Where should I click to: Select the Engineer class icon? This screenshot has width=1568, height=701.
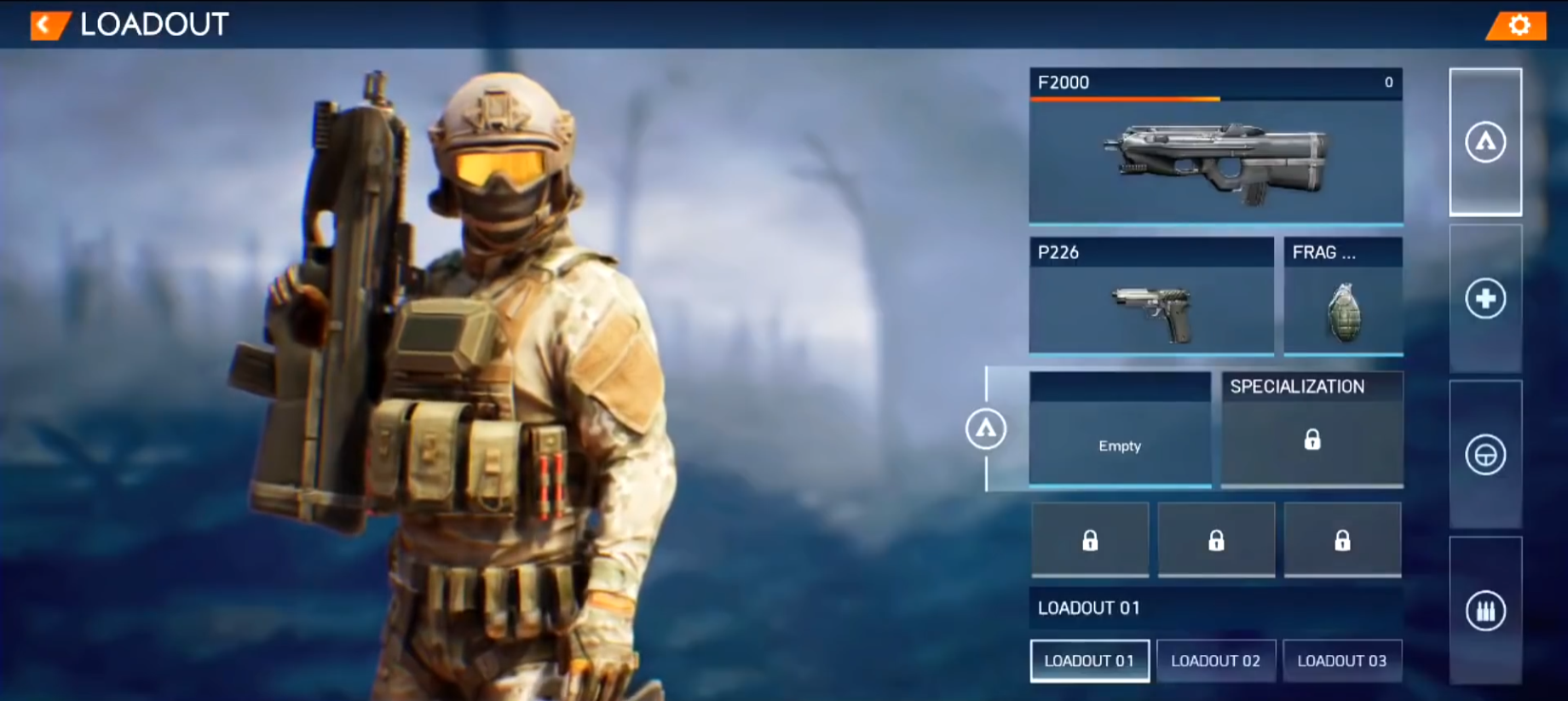(x=1484, y=452)
